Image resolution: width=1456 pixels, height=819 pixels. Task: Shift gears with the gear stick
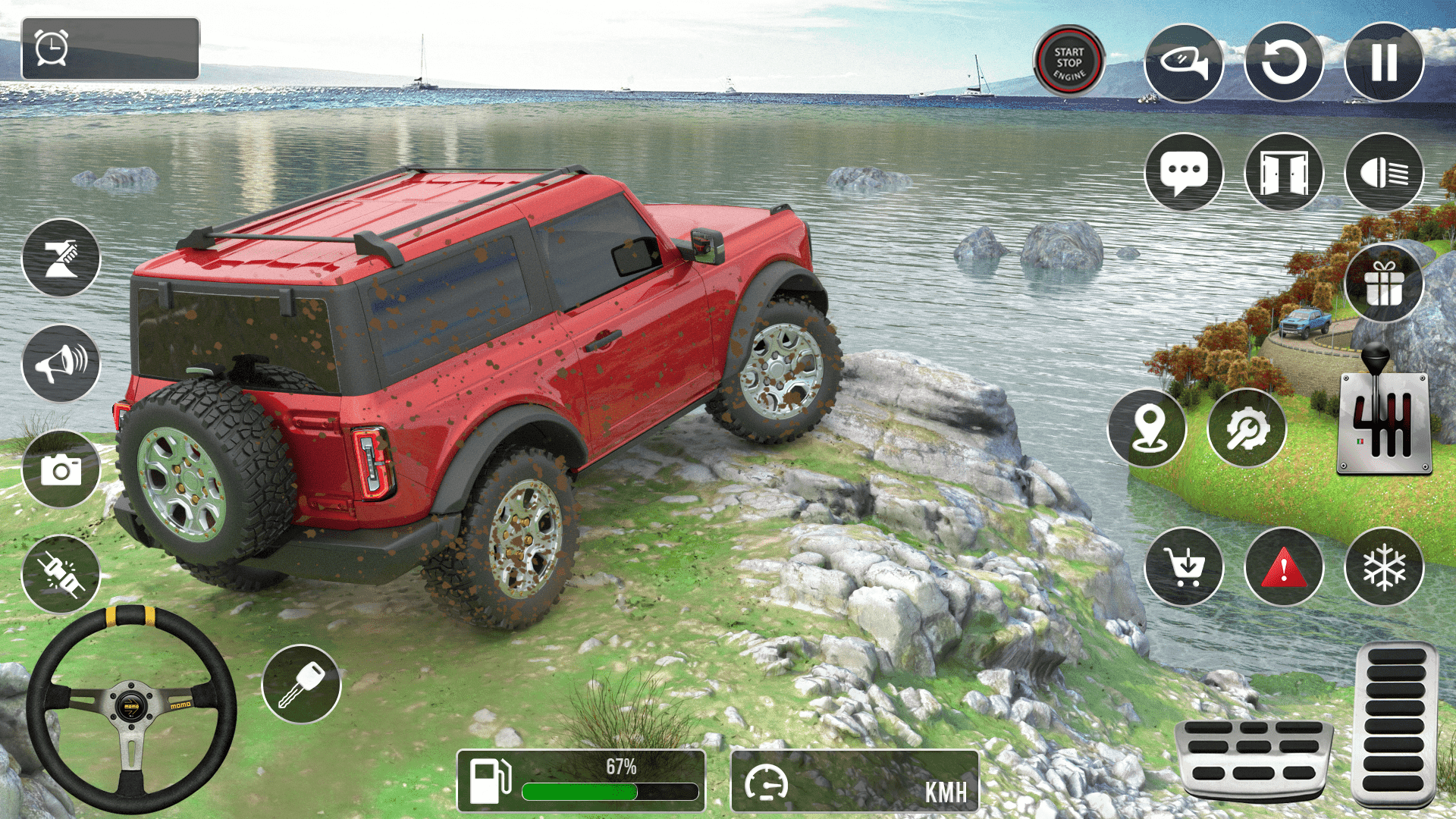pyautogui.click(x=1383, y=413)
